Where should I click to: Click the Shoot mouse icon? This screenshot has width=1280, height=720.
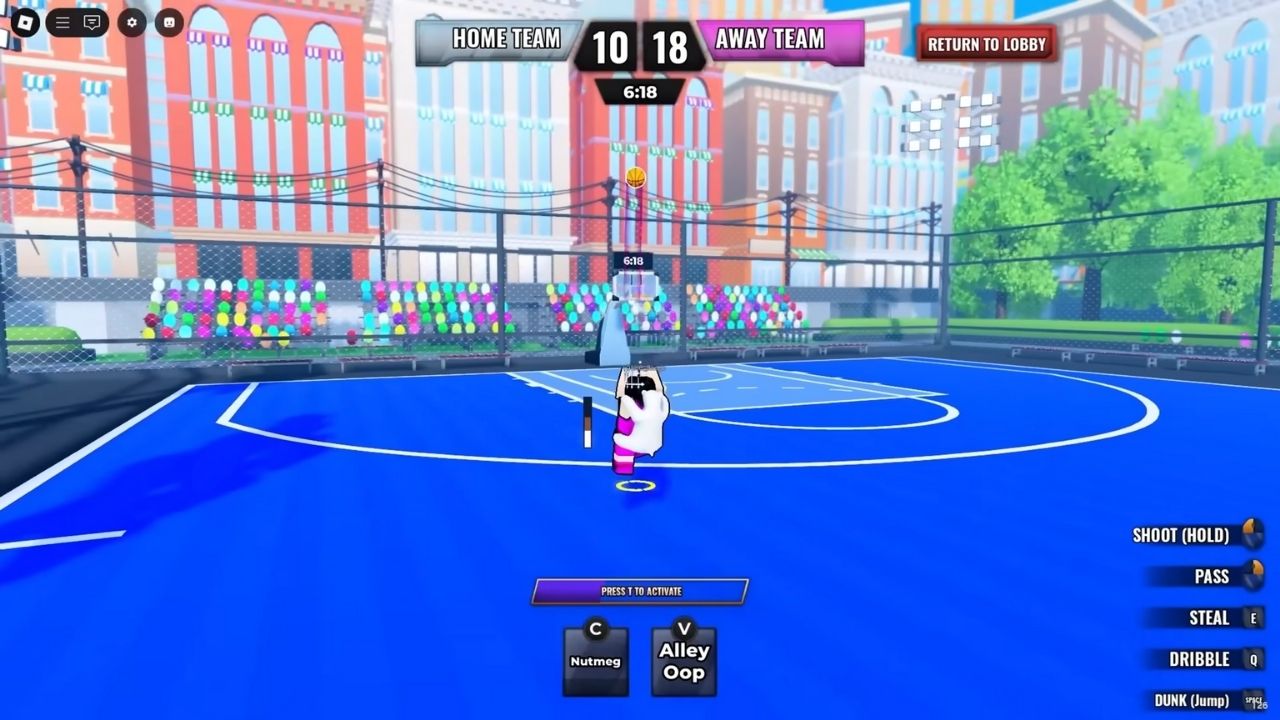pyautogui.click(x=1252, y=535)
